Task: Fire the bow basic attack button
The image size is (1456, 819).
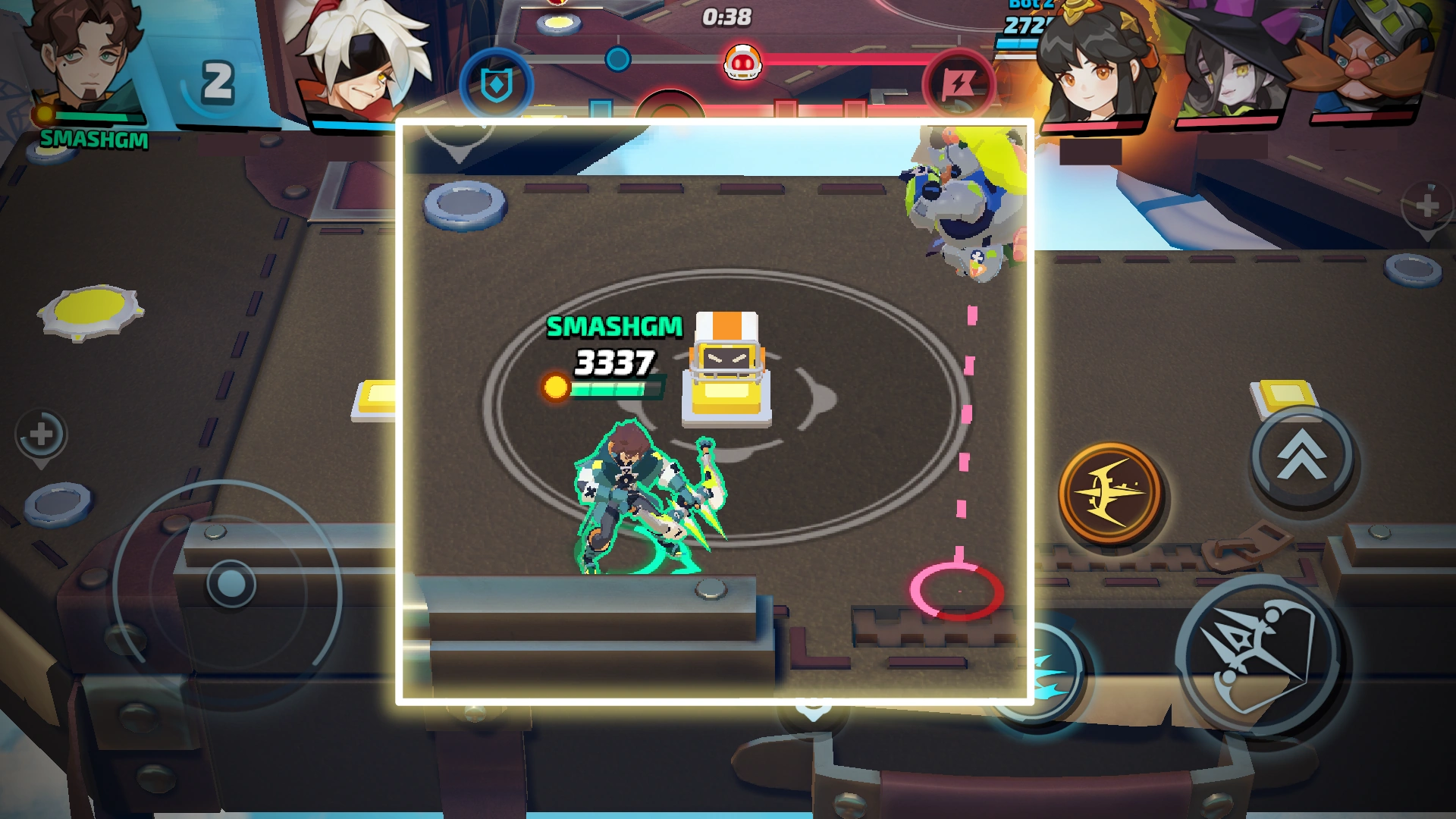Action: click(1260, 654)
